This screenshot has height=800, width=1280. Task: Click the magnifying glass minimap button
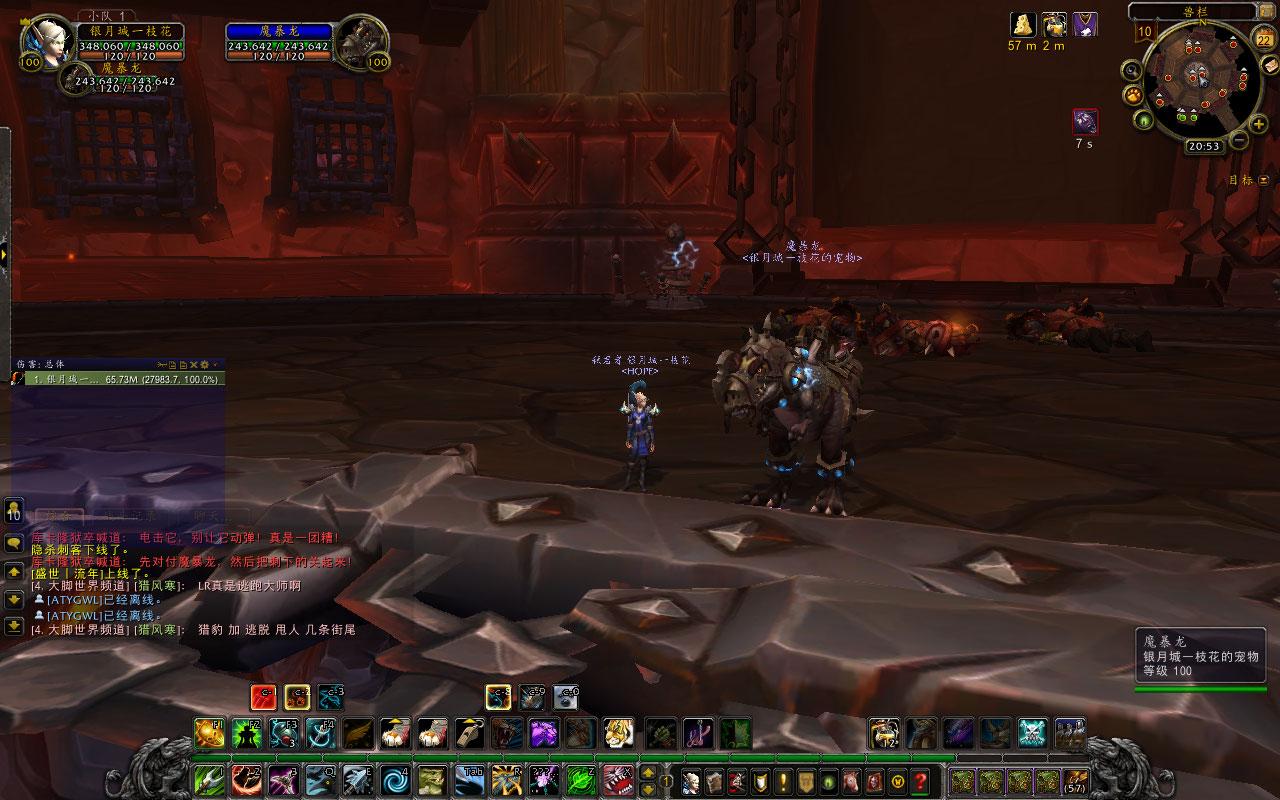1131,70
